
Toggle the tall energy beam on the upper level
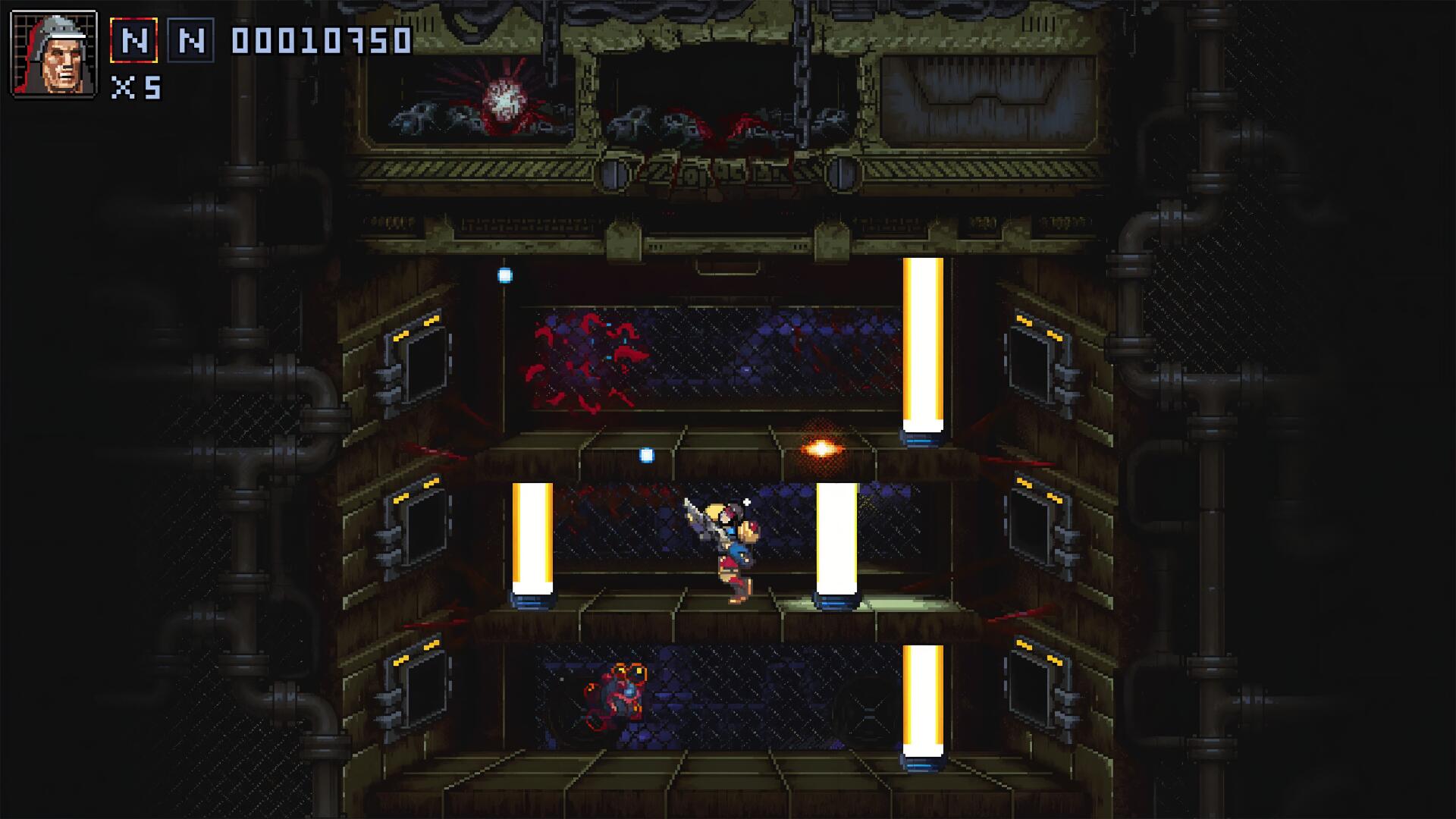pos(921,341)
